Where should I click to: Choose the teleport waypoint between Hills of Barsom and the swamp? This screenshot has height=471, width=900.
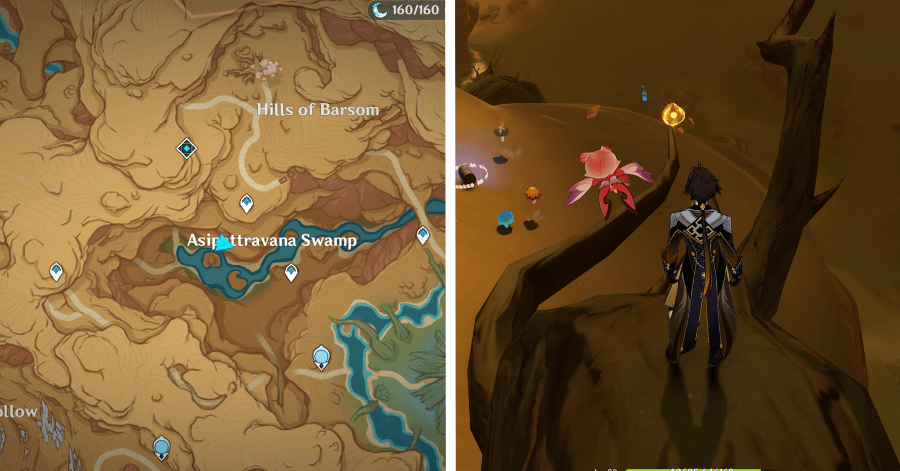coord(246,204)
